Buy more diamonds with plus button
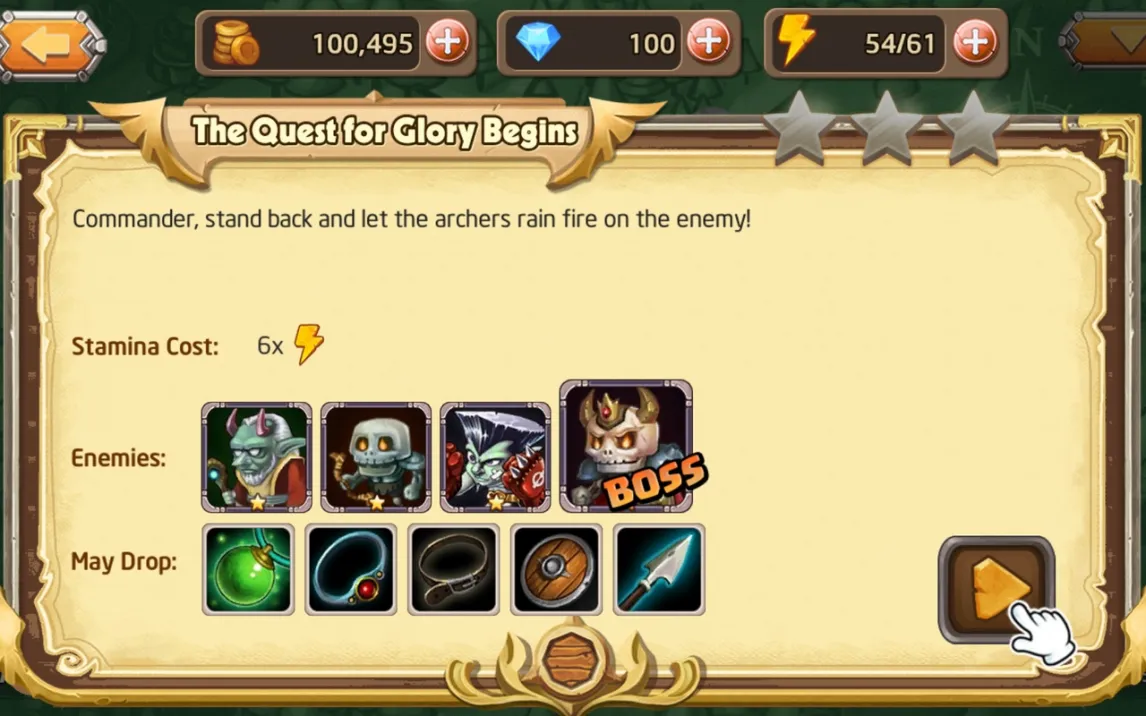Image resolution: width=1146 pixels, height=716 pixels. point(709,43)
